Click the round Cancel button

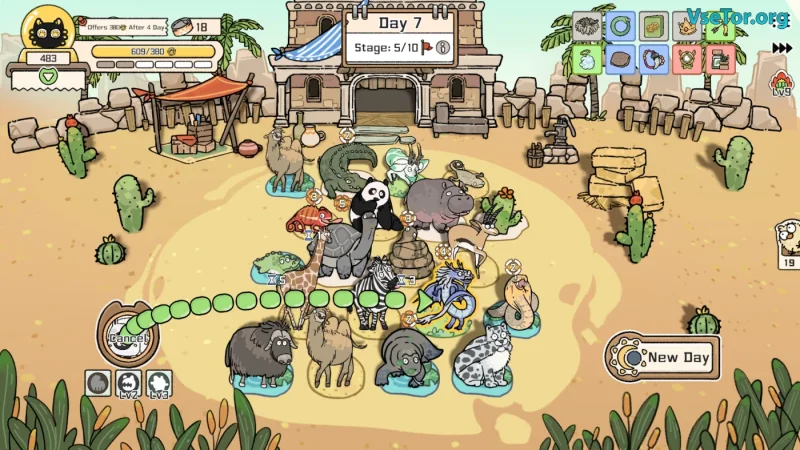[x=128, y=338]
